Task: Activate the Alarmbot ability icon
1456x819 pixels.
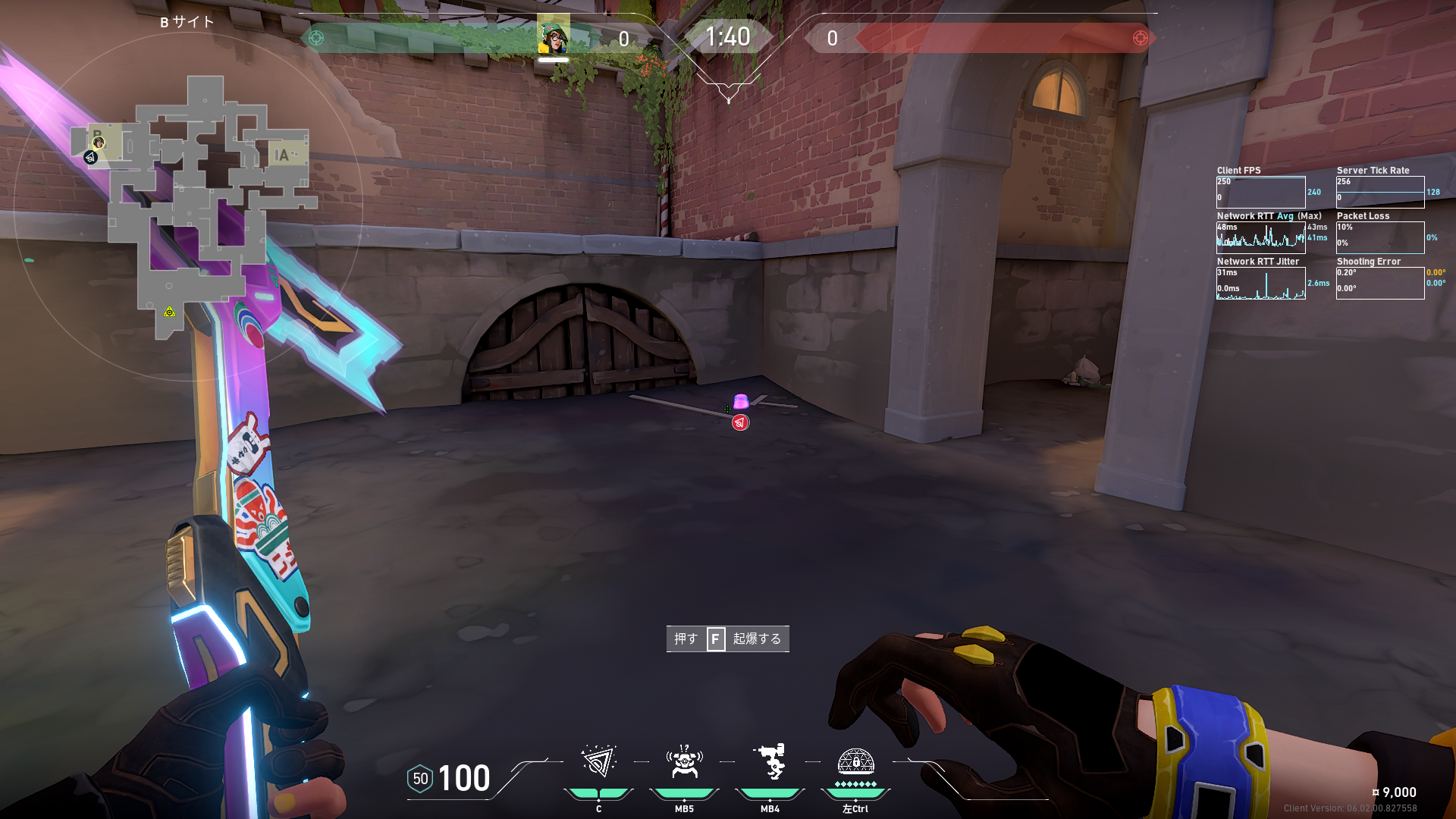Action: [x=684, y=761]
